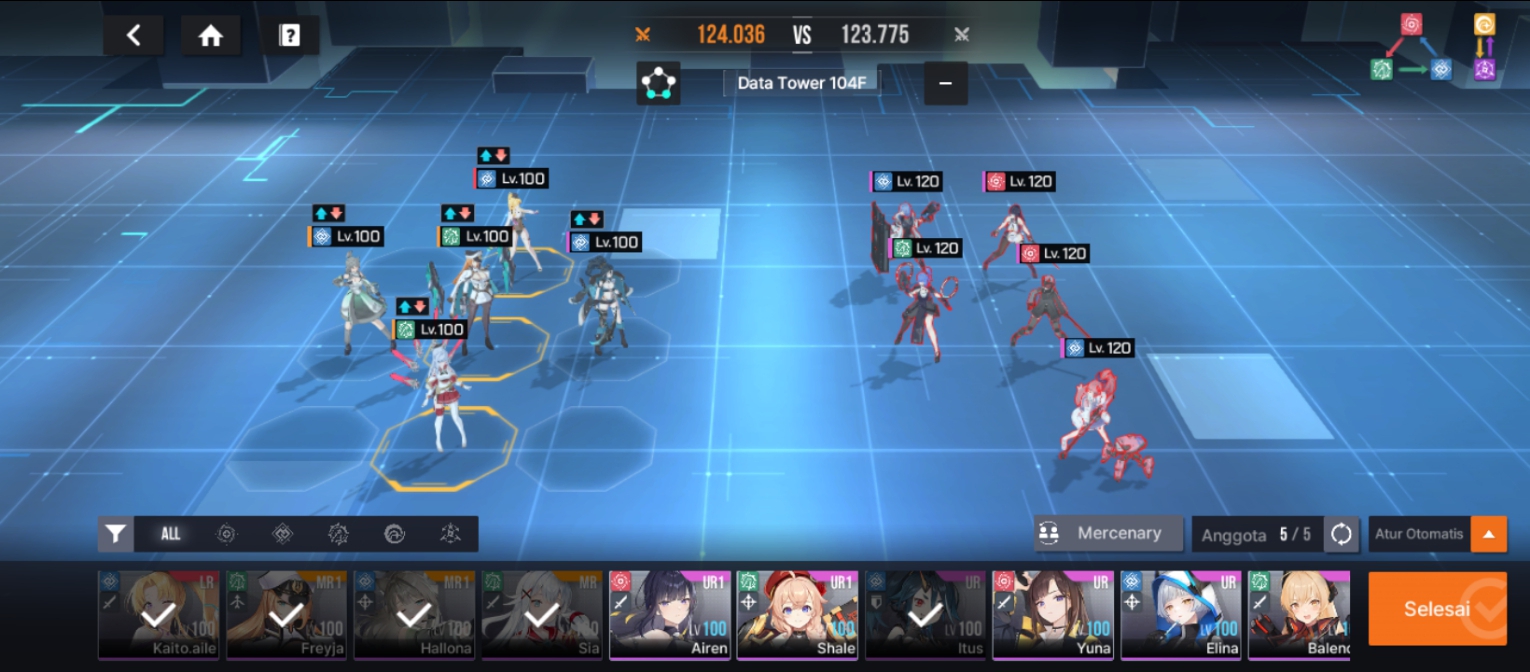The width and height of the screenshot is (1530, 672).
Task: Open the help guide book icon
Action: (x=289, y=36)
